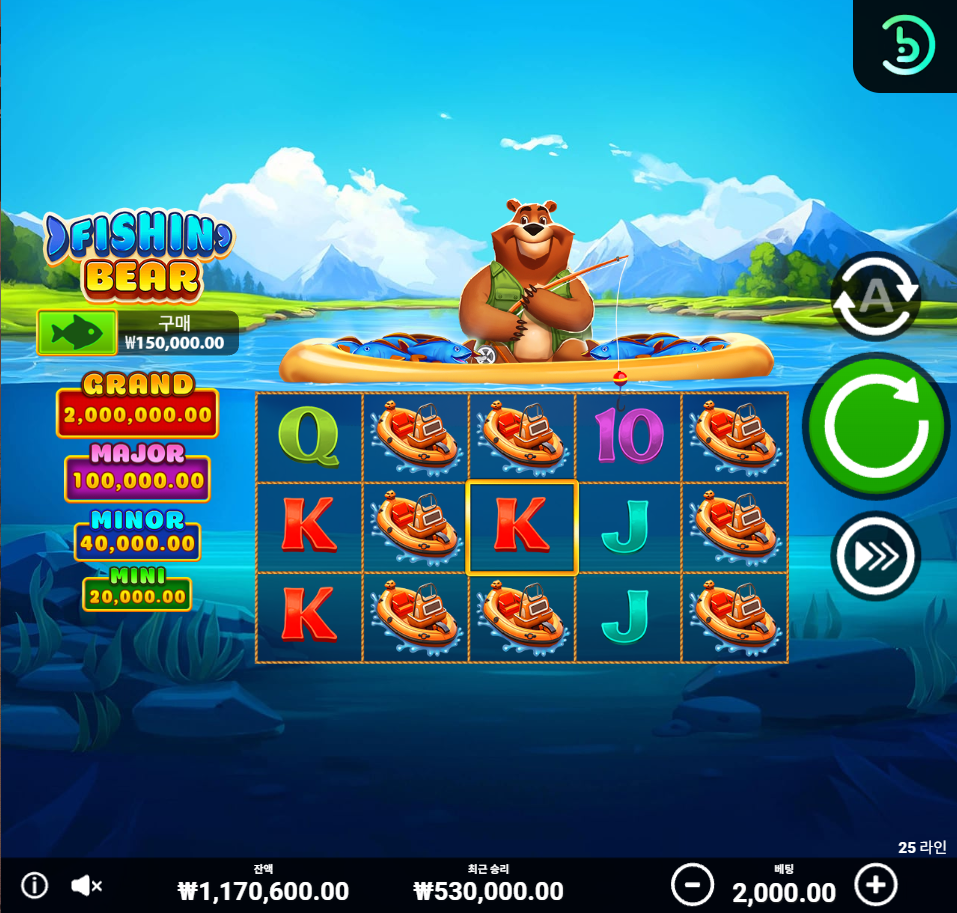
Task: Increase the bet with the plus button
Action: [876, 885]
